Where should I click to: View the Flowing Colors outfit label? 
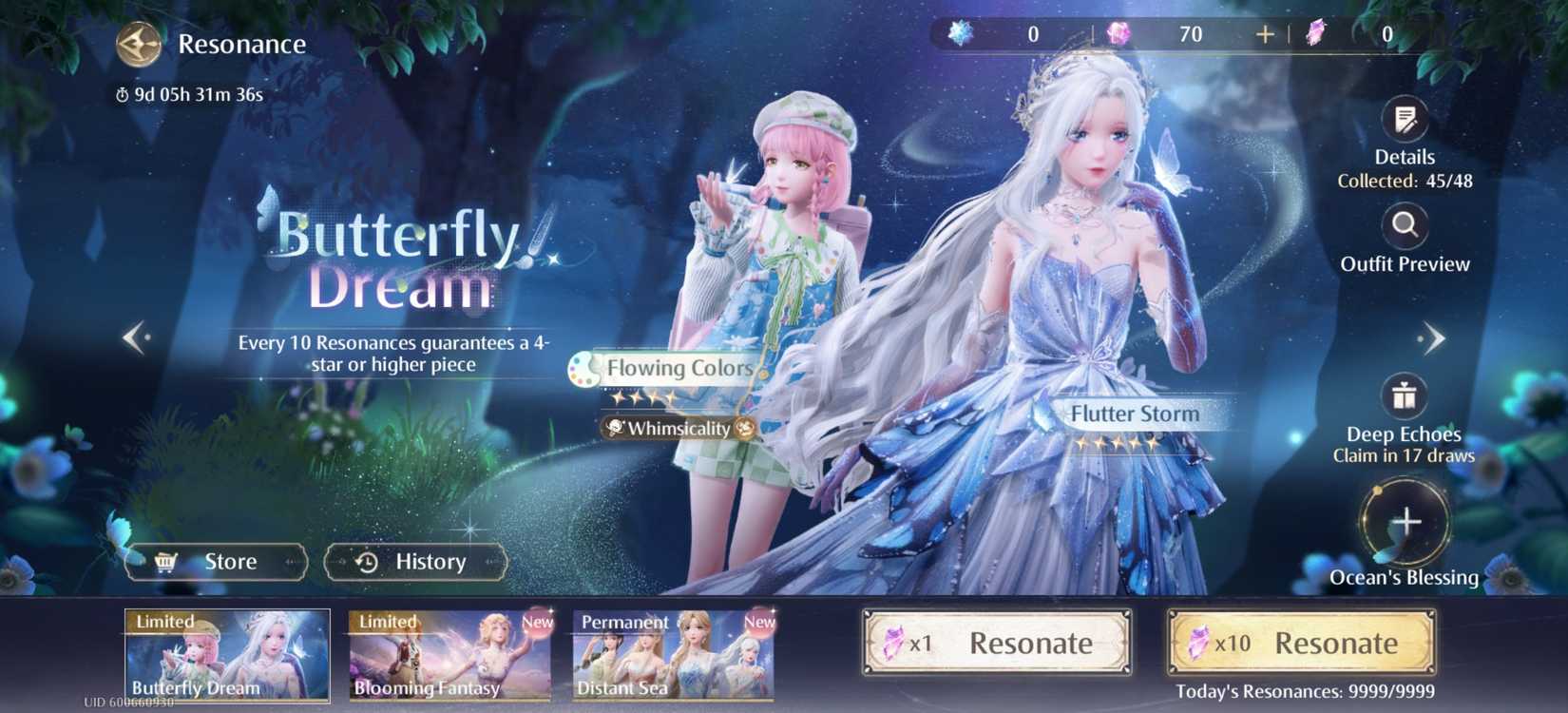(x=679, y=368)
